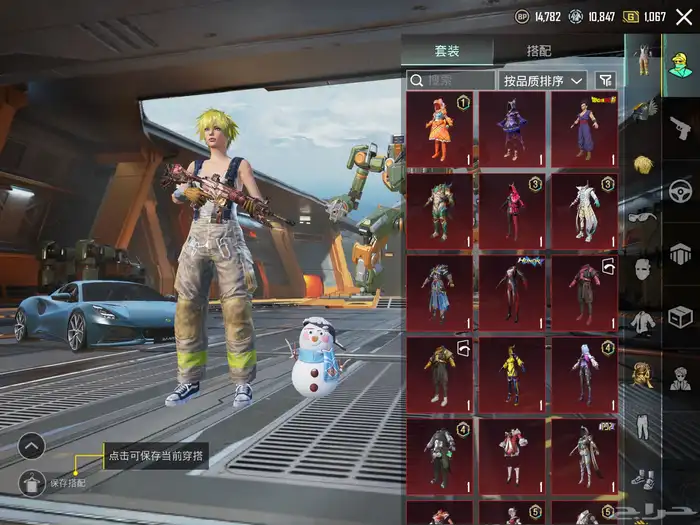Close the wardrobe screen with the X
The image size is (700, 525).
point(684,16)
